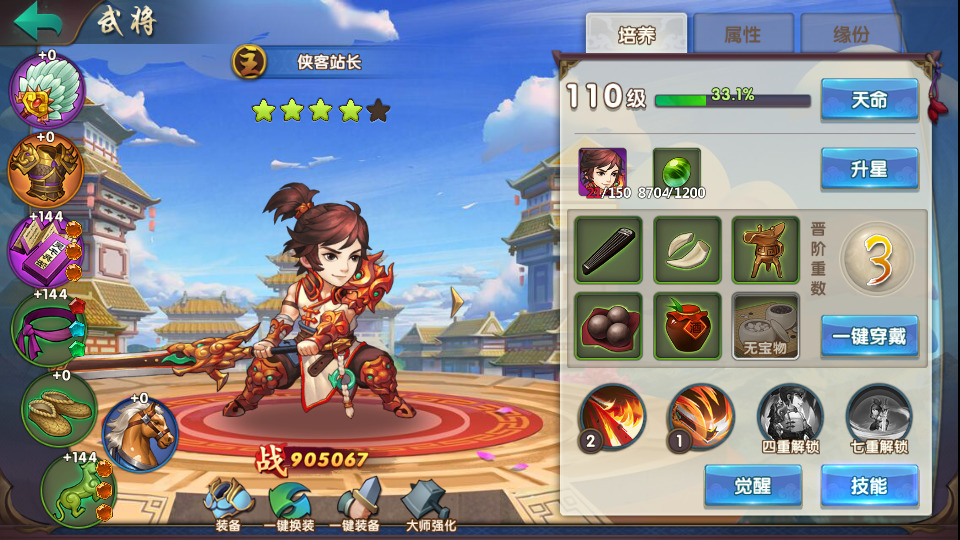This screenshot has width=960, height=540.
Task: Open the 天命 panel
Action: pos(869,100)
